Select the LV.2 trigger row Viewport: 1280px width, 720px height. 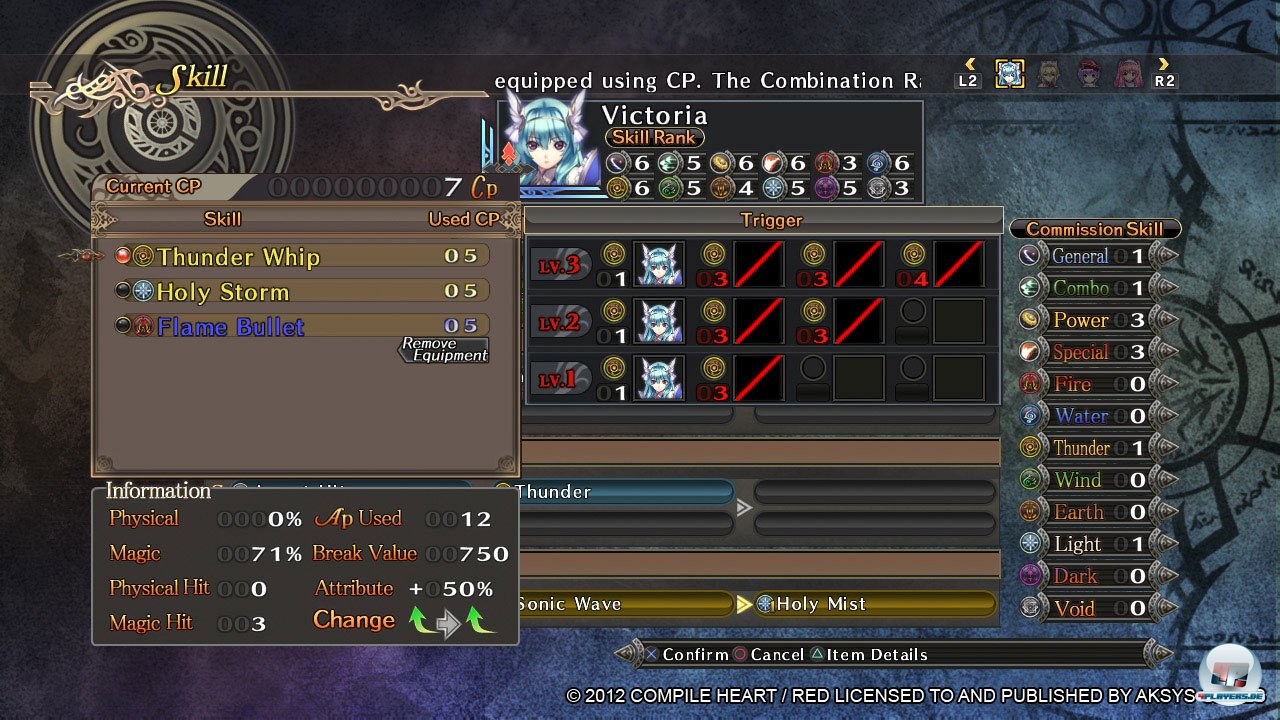click(560, 322)
